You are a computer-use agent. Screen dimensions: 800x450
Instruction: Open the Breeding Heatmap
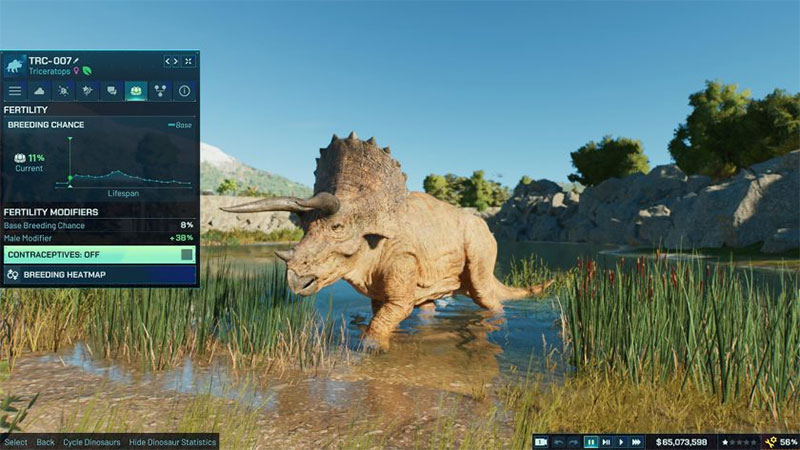click(100, 274)
